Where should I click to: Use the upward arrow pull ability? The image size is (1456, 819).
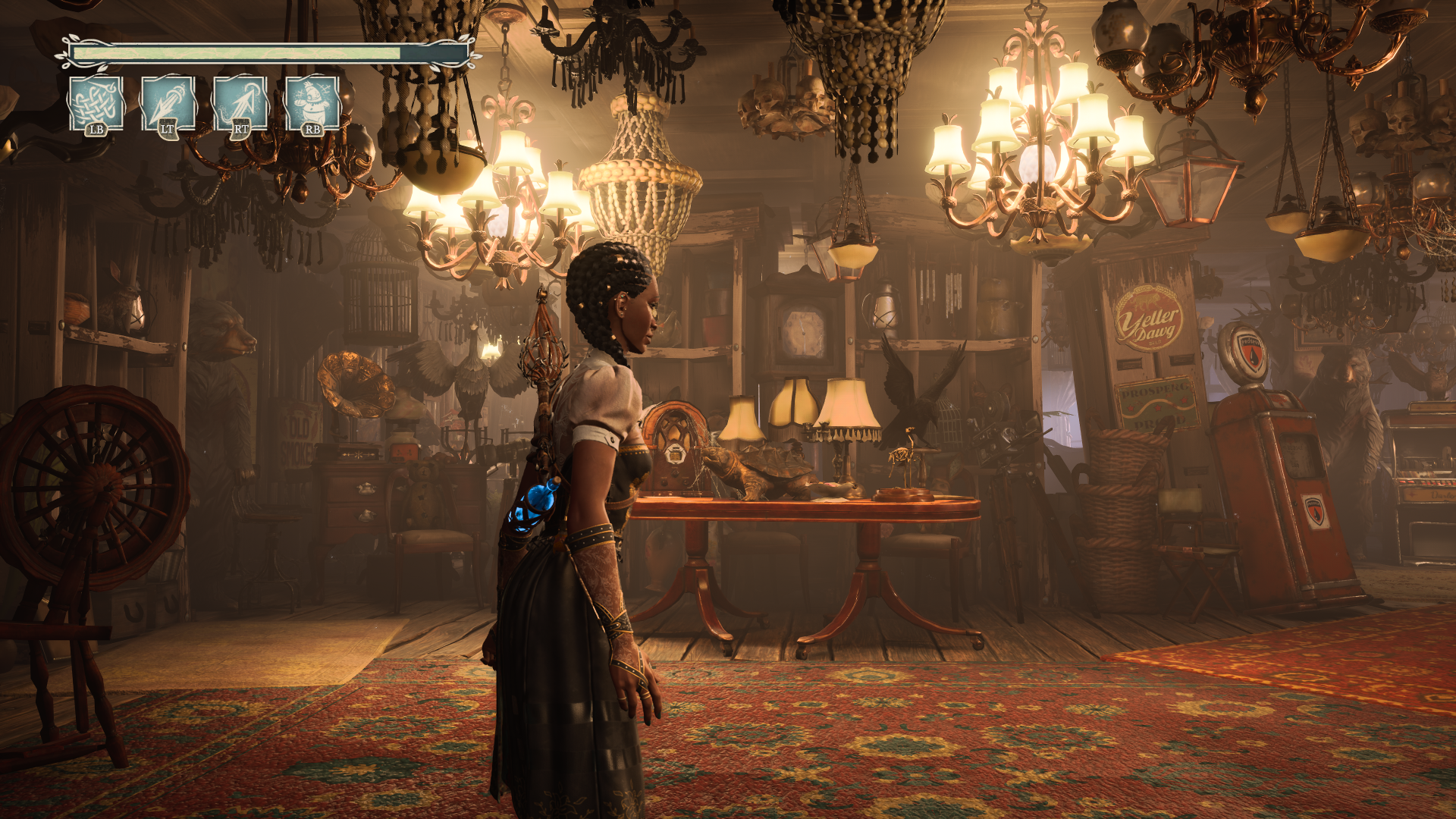[240, 104]
